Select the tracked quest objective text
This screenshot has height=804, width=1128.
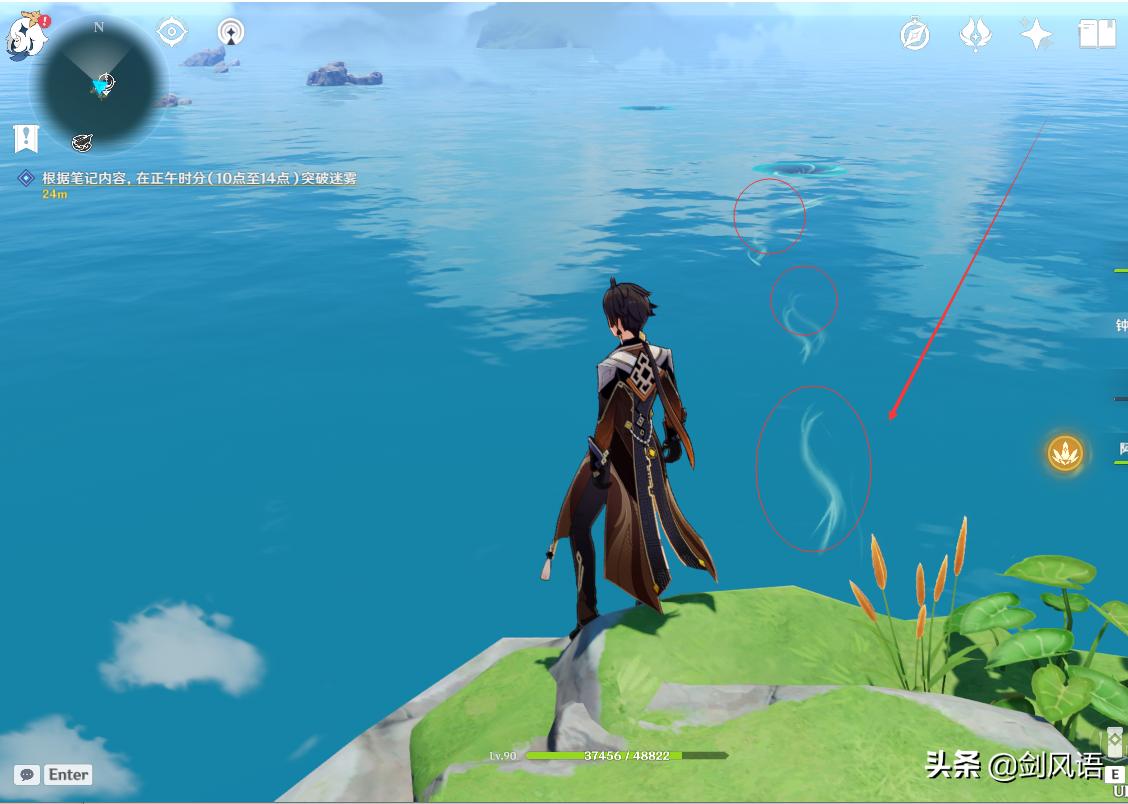(x=199, y=179)
